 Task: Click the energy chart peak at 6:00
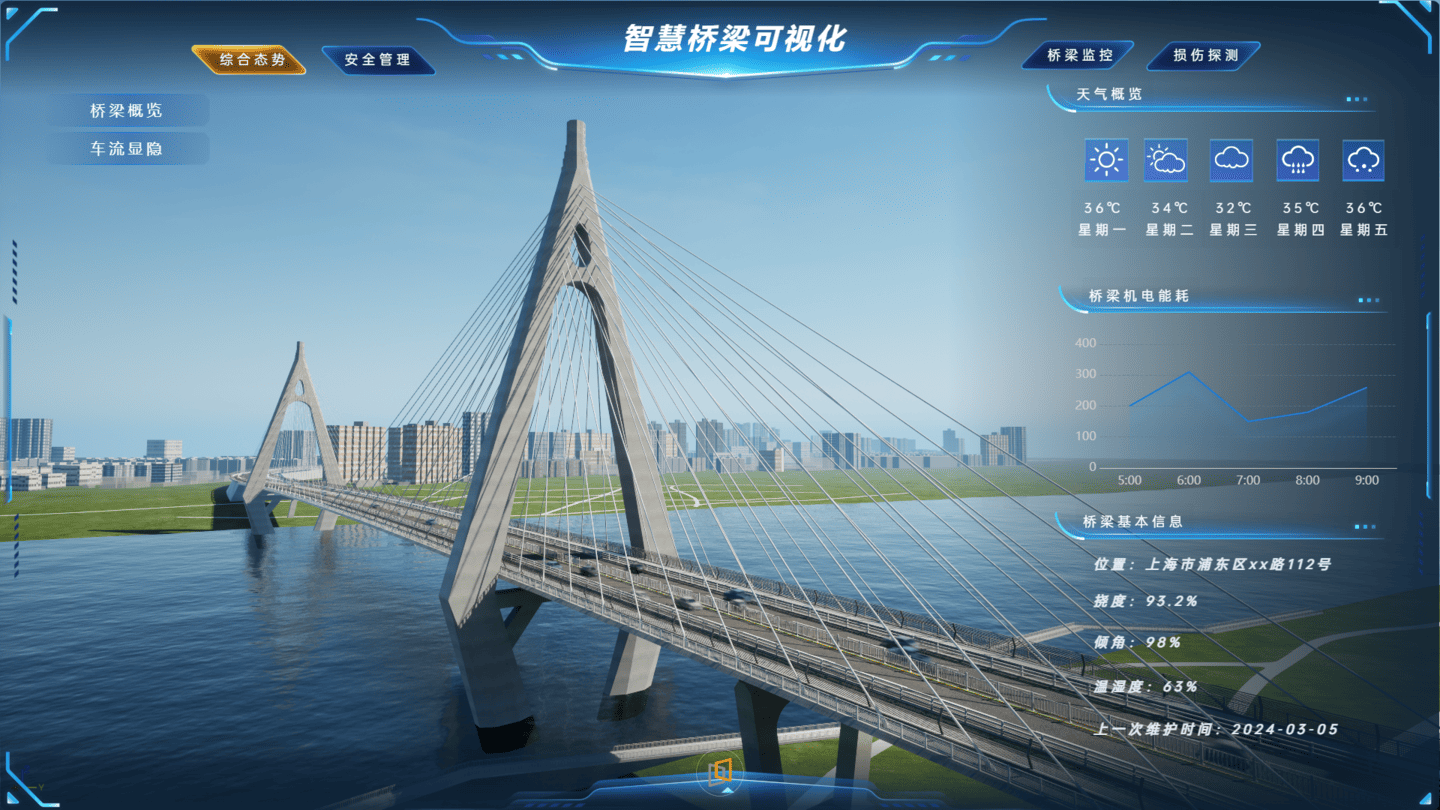(1189, 373)
